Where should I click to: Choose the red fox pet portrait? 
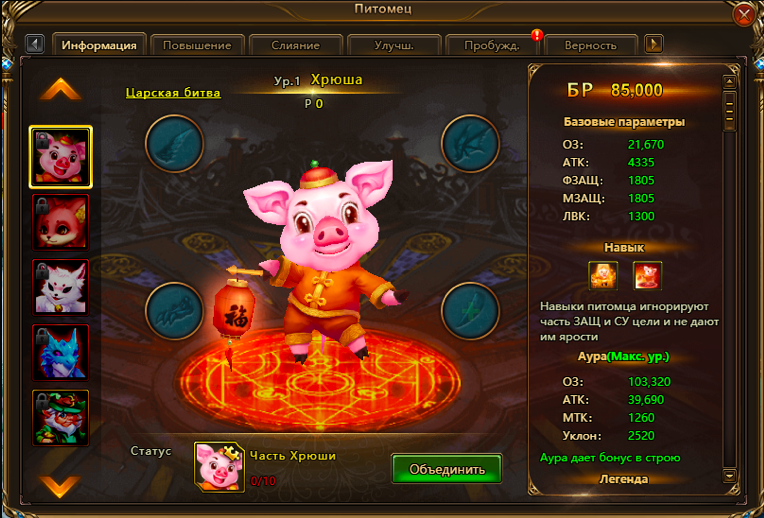60,222
